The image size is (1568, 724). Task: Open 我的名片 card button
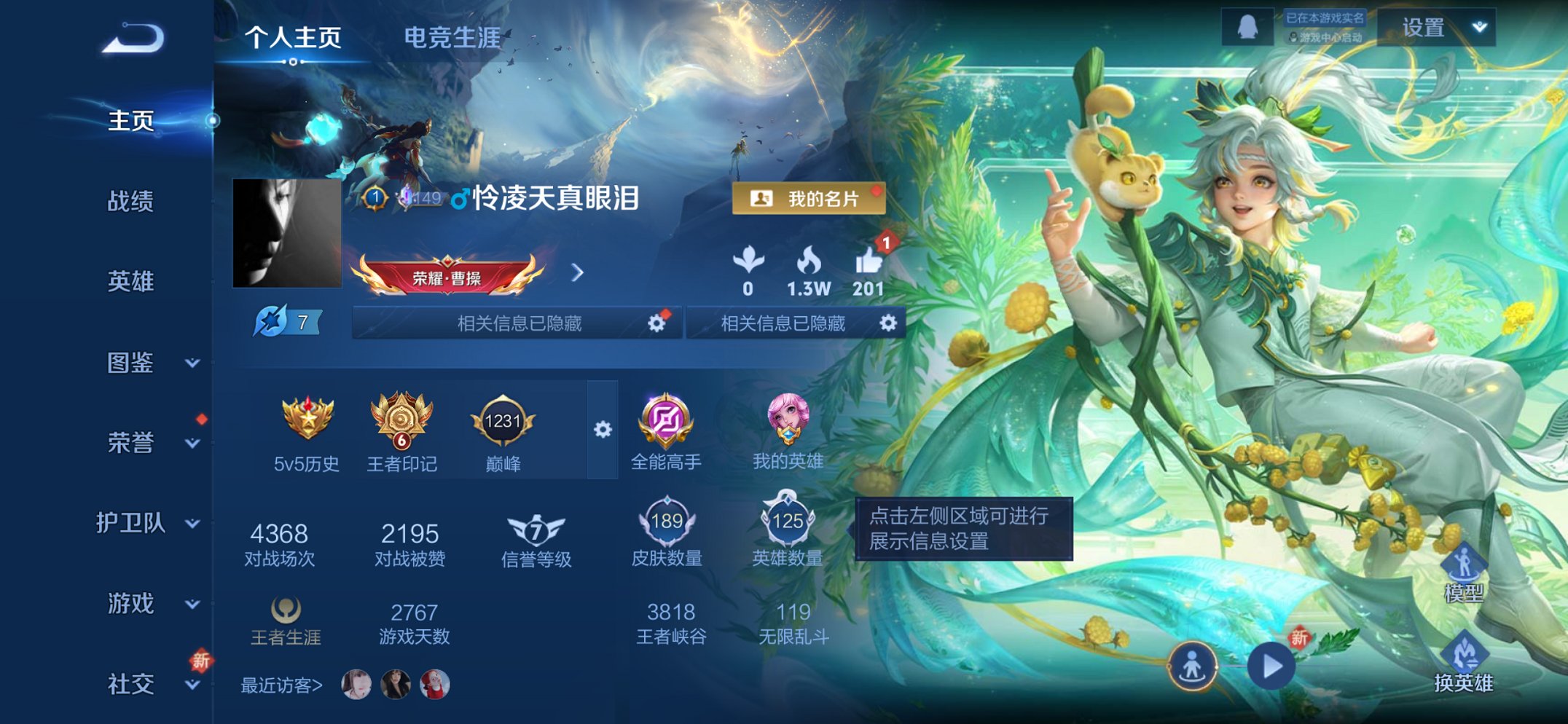(x=809, y=198)
